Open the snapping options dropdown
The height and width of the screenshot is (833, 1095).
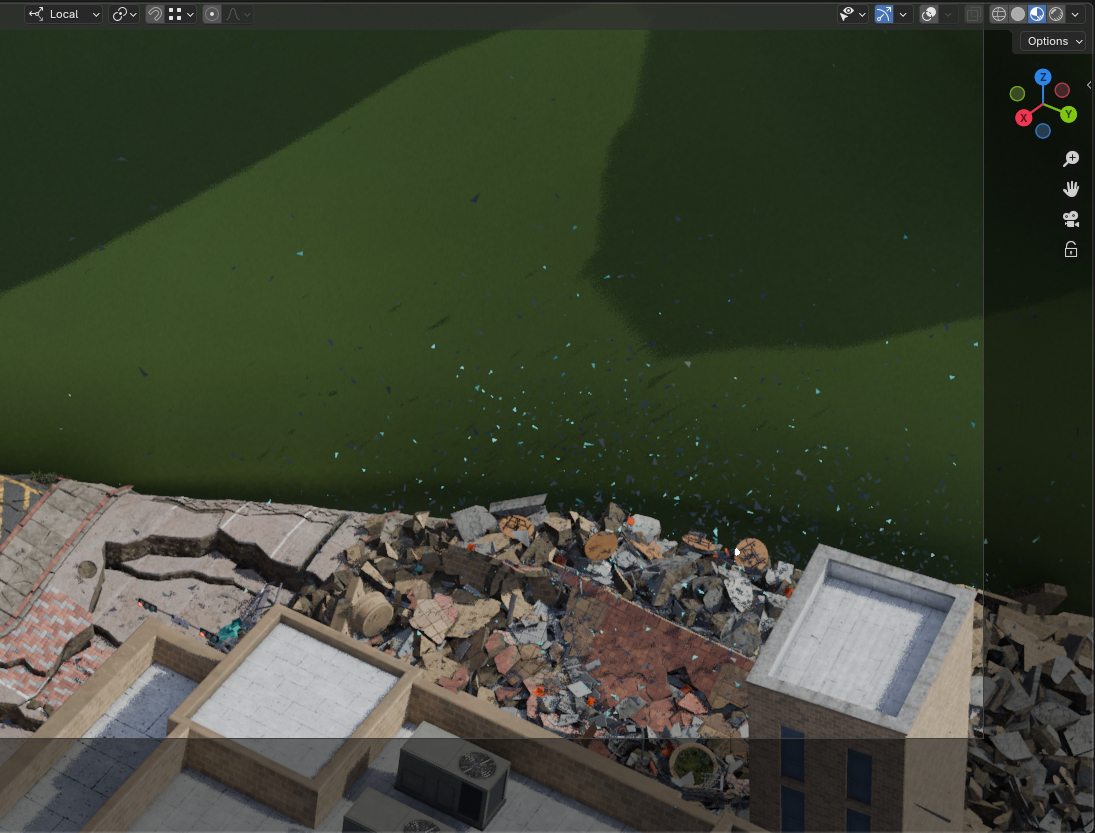181,14
